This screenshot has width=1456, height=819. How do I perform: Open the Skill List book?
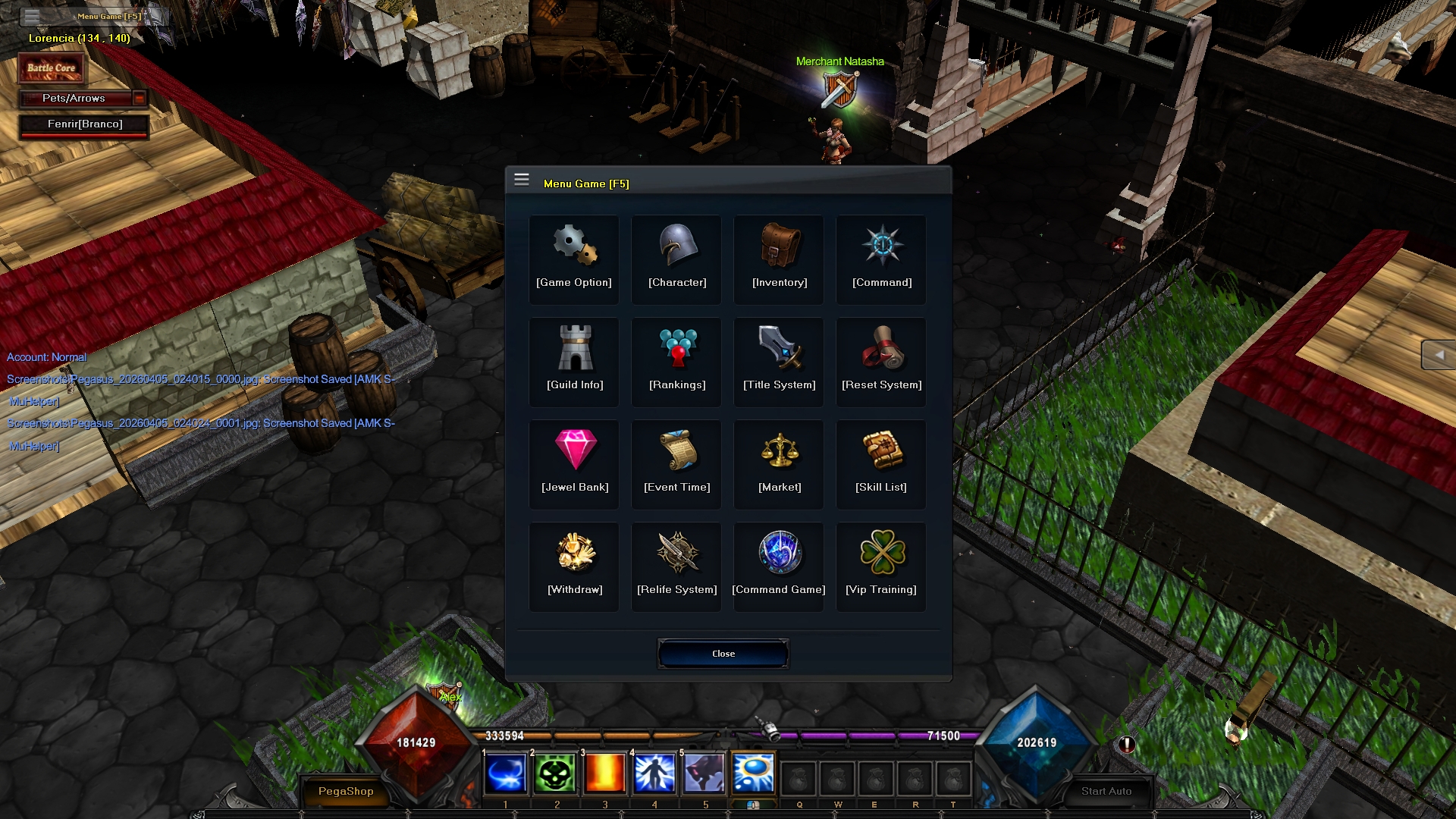pyautogui.click(x=881, y=464)
